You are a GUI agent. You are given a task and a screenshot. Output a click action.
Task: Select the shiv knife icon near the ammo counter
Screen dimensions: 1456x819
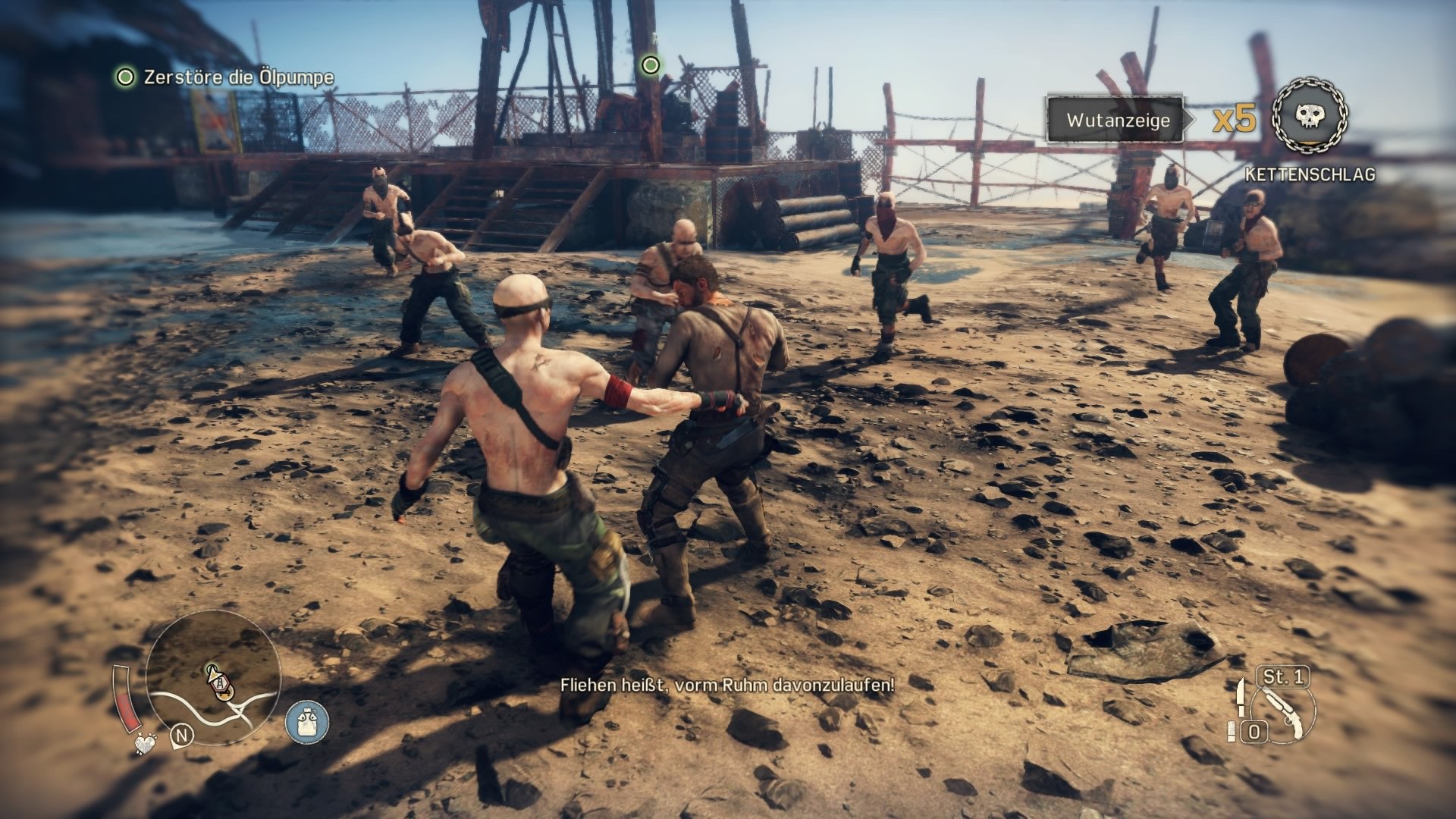pos(1242,698)
